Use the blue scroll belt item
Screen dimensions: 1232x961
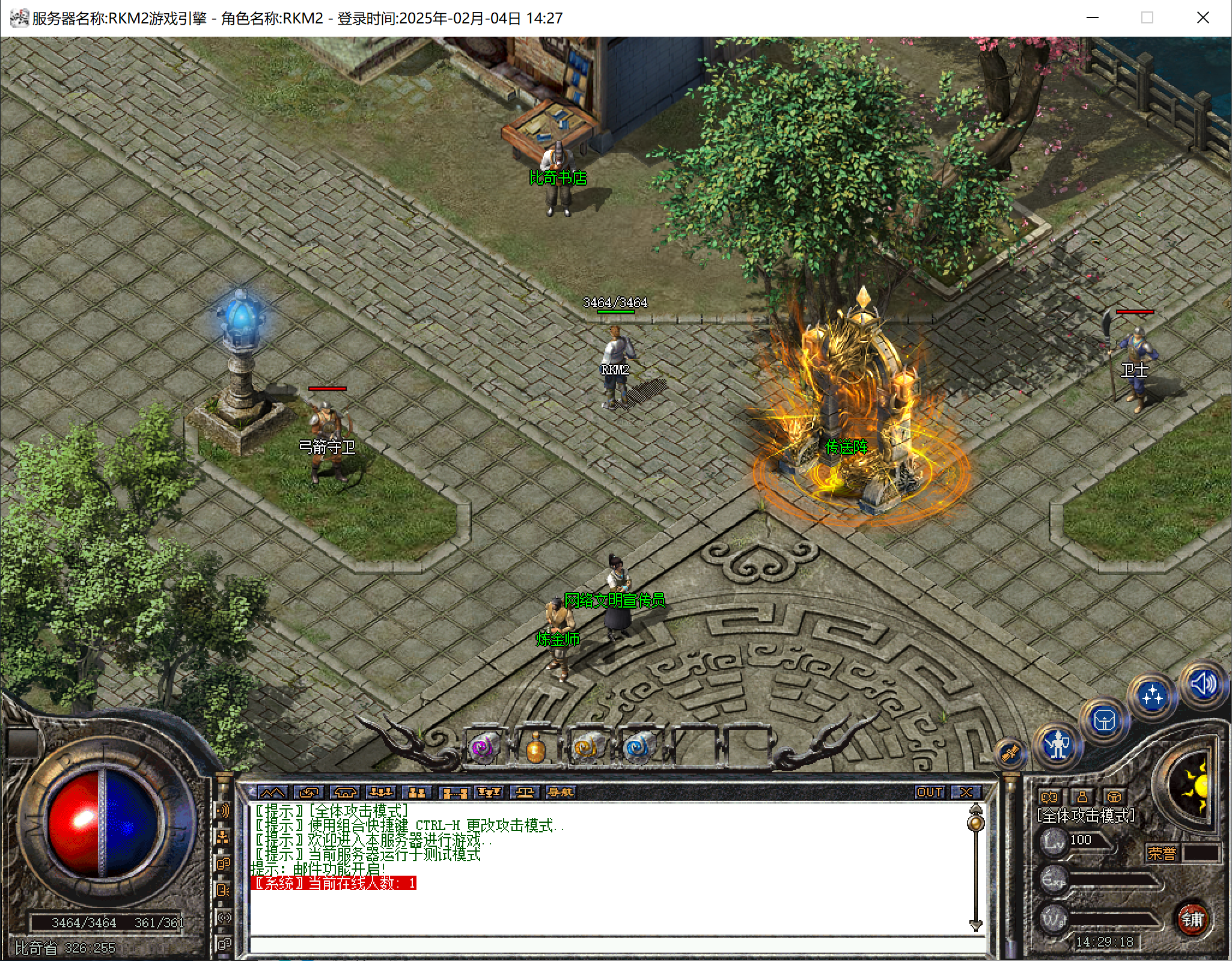click(x=637, y=748)
